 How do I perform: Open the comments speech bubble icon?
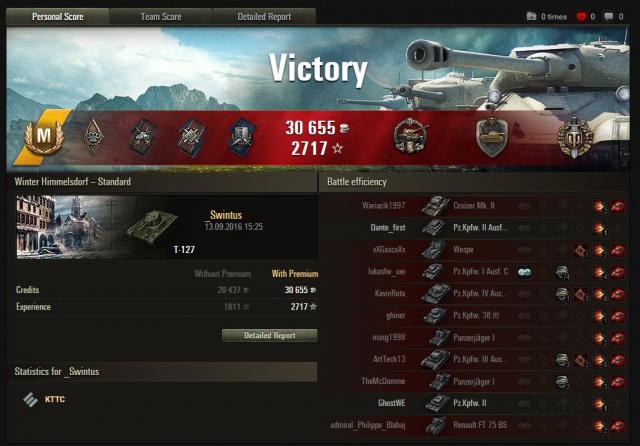pyautogui.click(x=608, y=17)
